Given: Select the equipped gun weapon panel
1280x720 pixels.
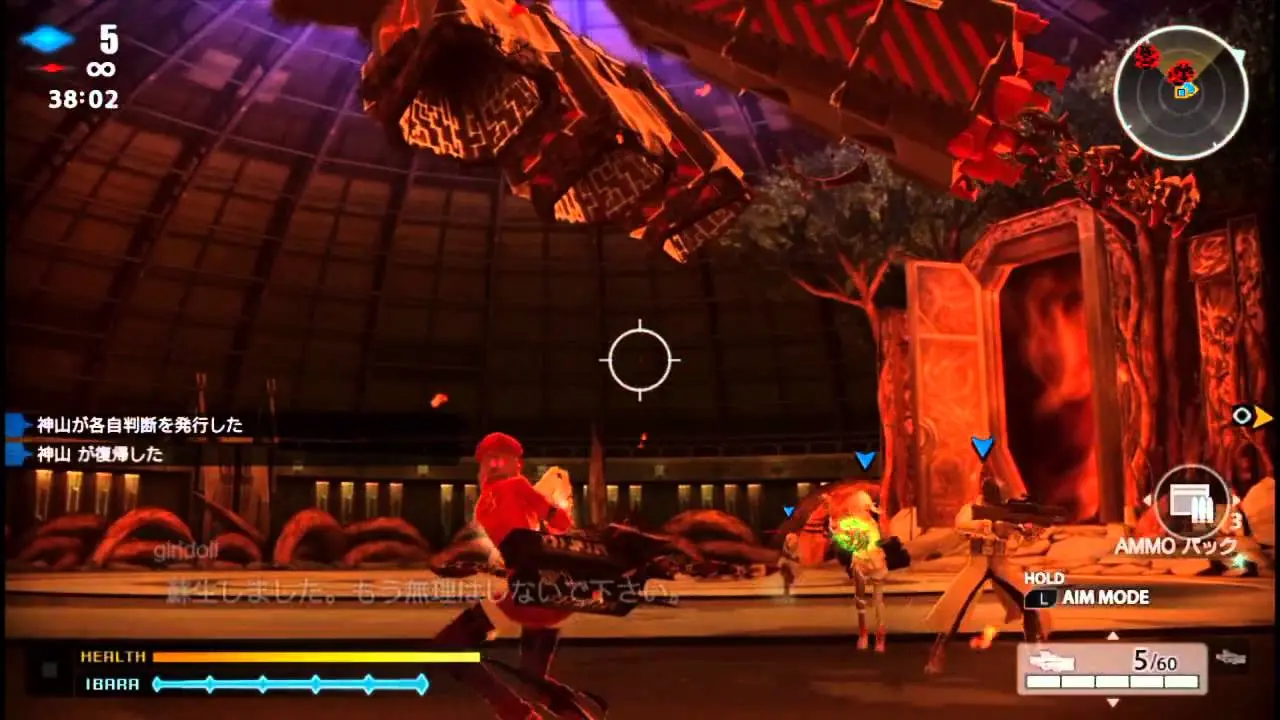Looking at the screenshot, I should [1112, 667].
